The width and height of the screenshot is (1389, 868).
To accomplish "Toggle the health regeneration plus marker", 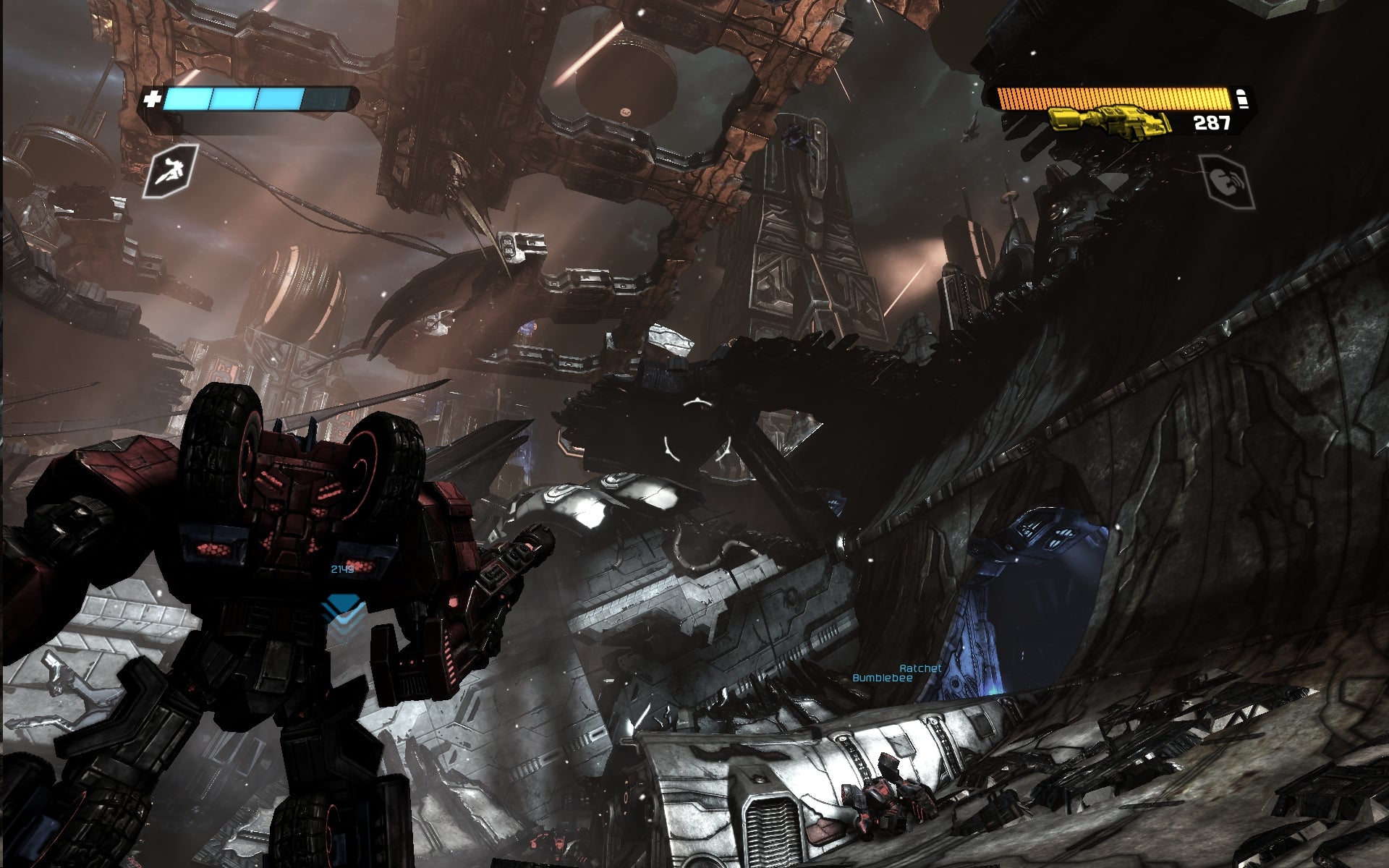I will [152, 98].
